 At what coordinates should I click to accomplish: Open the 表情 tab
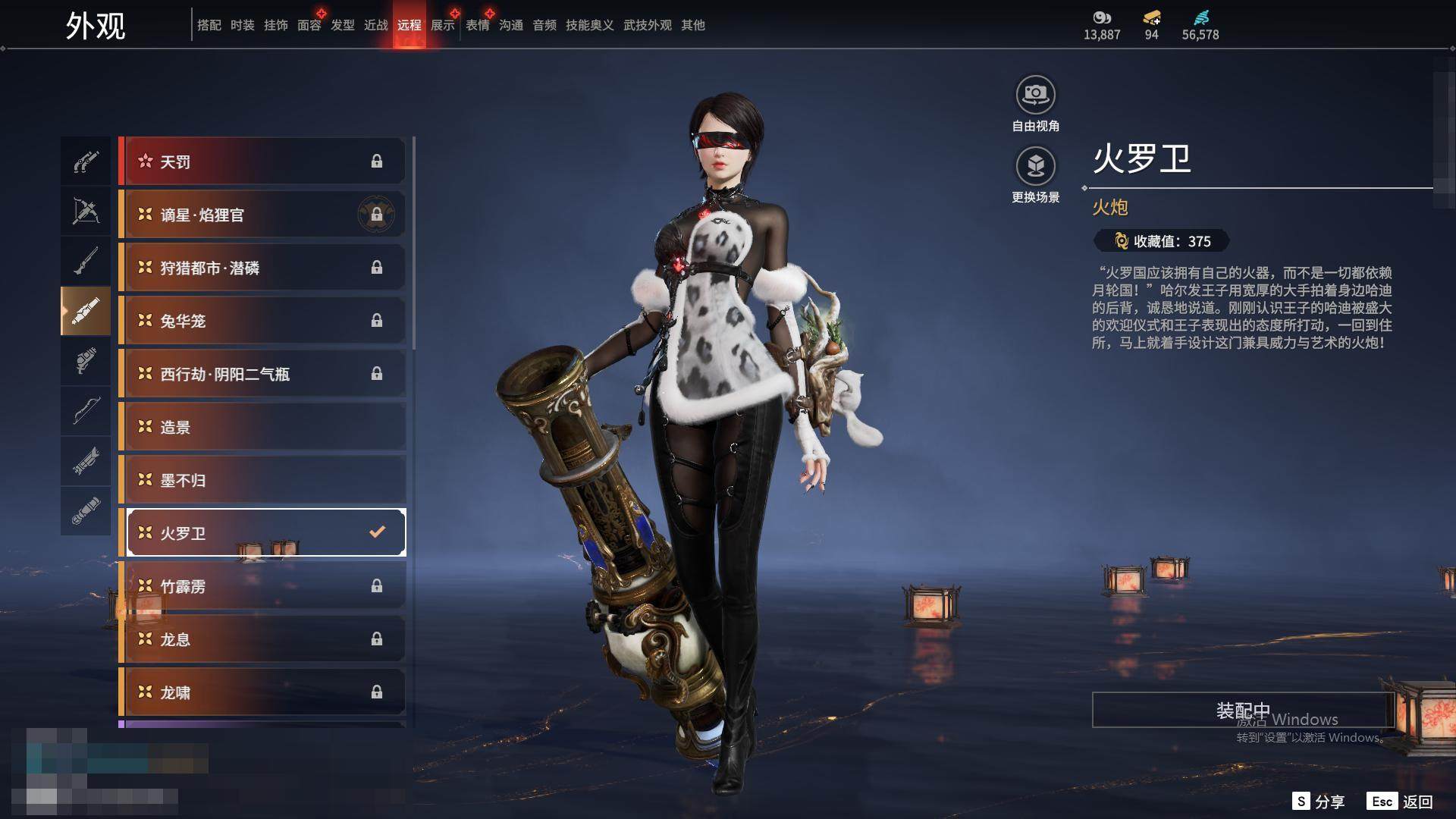tap(478, 25)
